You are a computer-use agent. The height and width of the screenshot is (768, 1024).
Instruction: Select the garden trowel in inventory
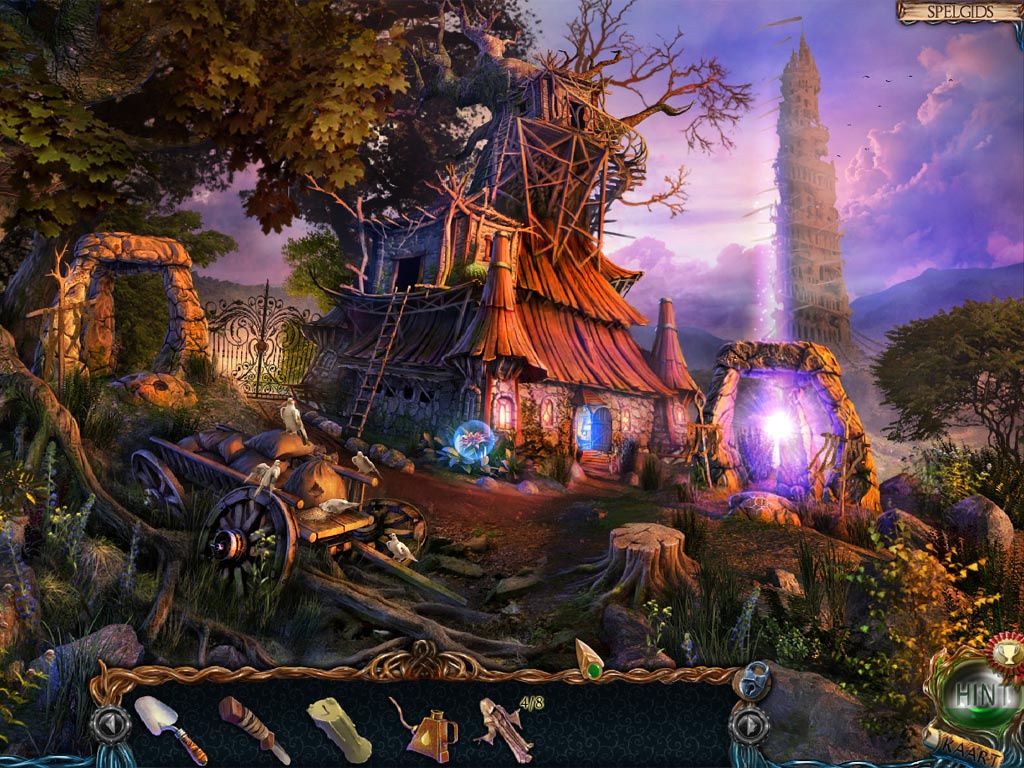click(x=169, y=728)
